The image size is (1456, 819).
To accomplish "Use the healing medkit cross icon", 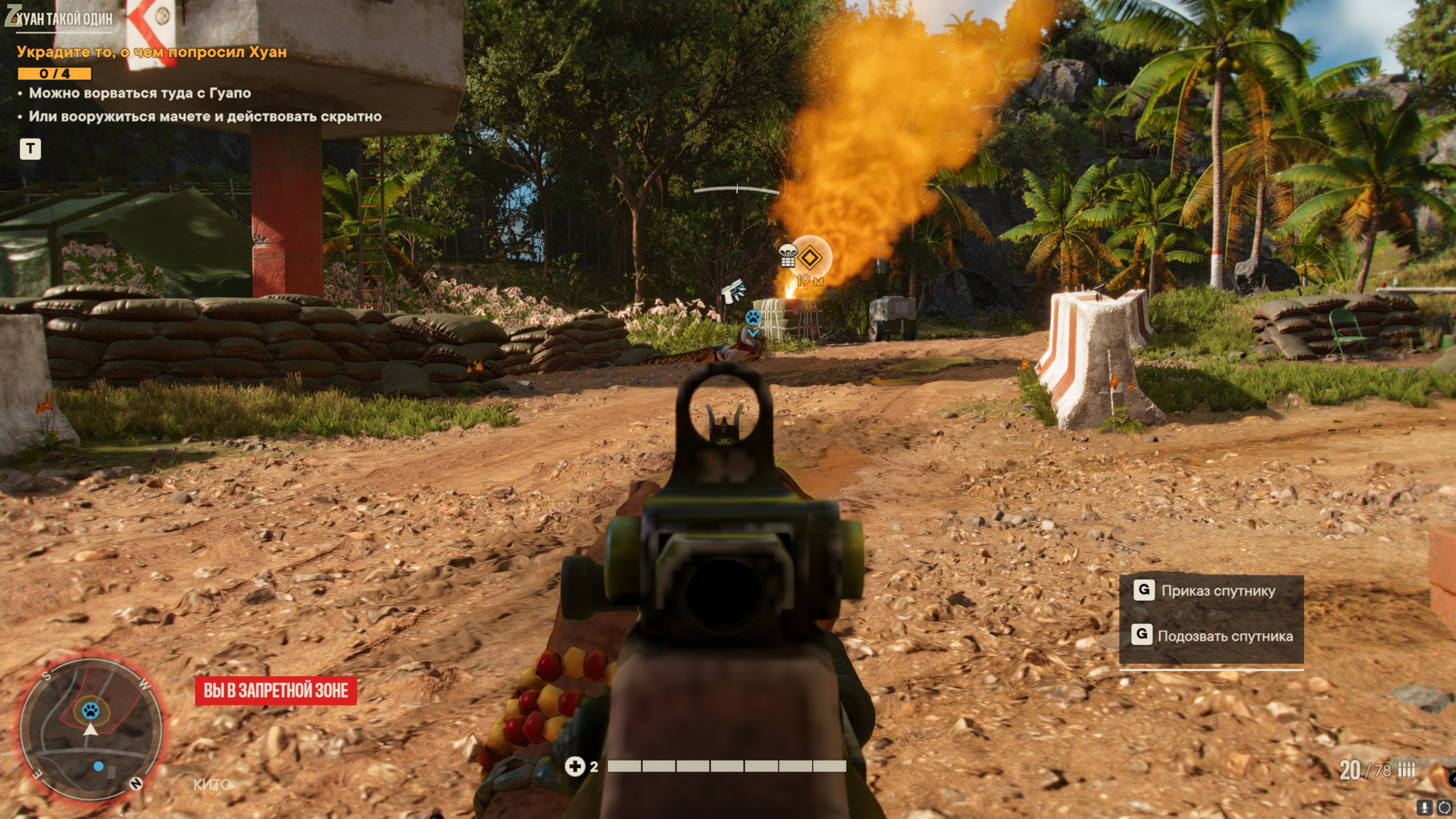I will 575,766.
